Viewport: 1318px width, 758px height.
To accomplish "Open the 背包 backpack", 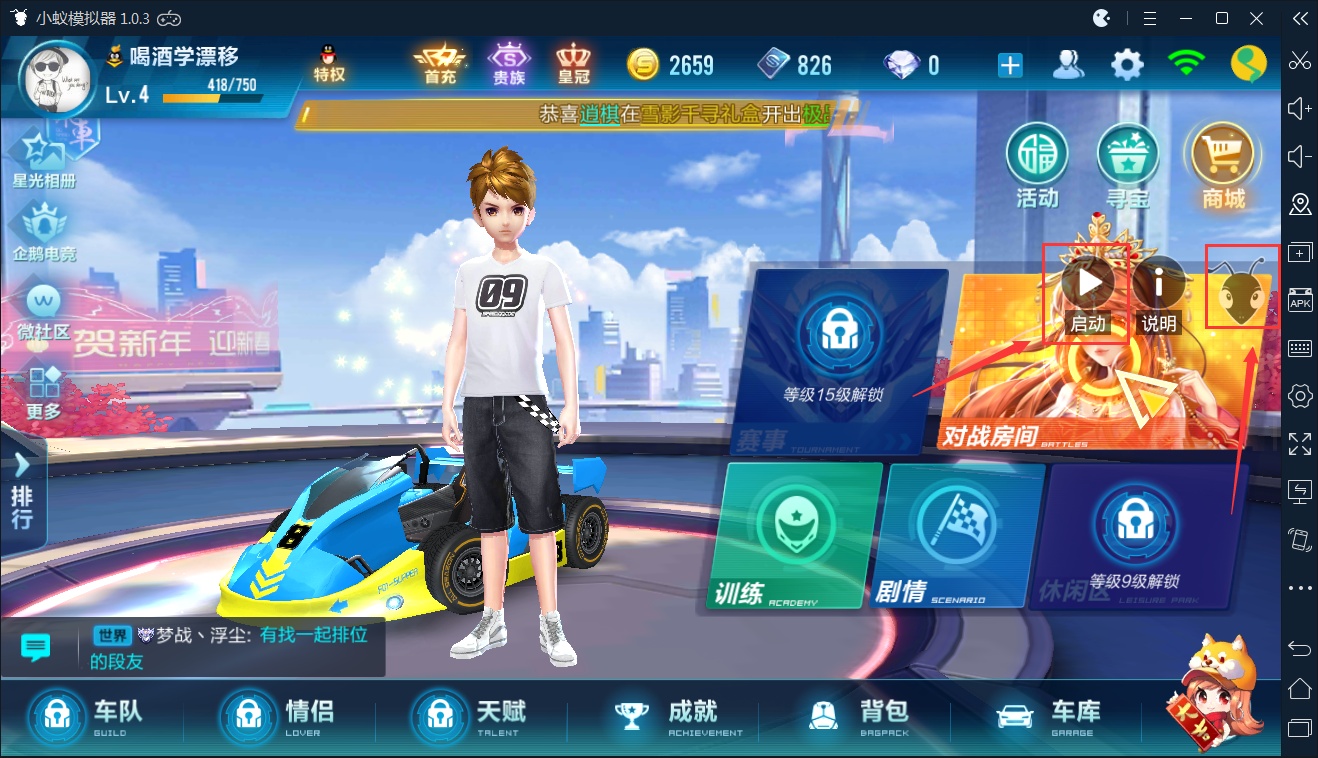I will point(862,716).
